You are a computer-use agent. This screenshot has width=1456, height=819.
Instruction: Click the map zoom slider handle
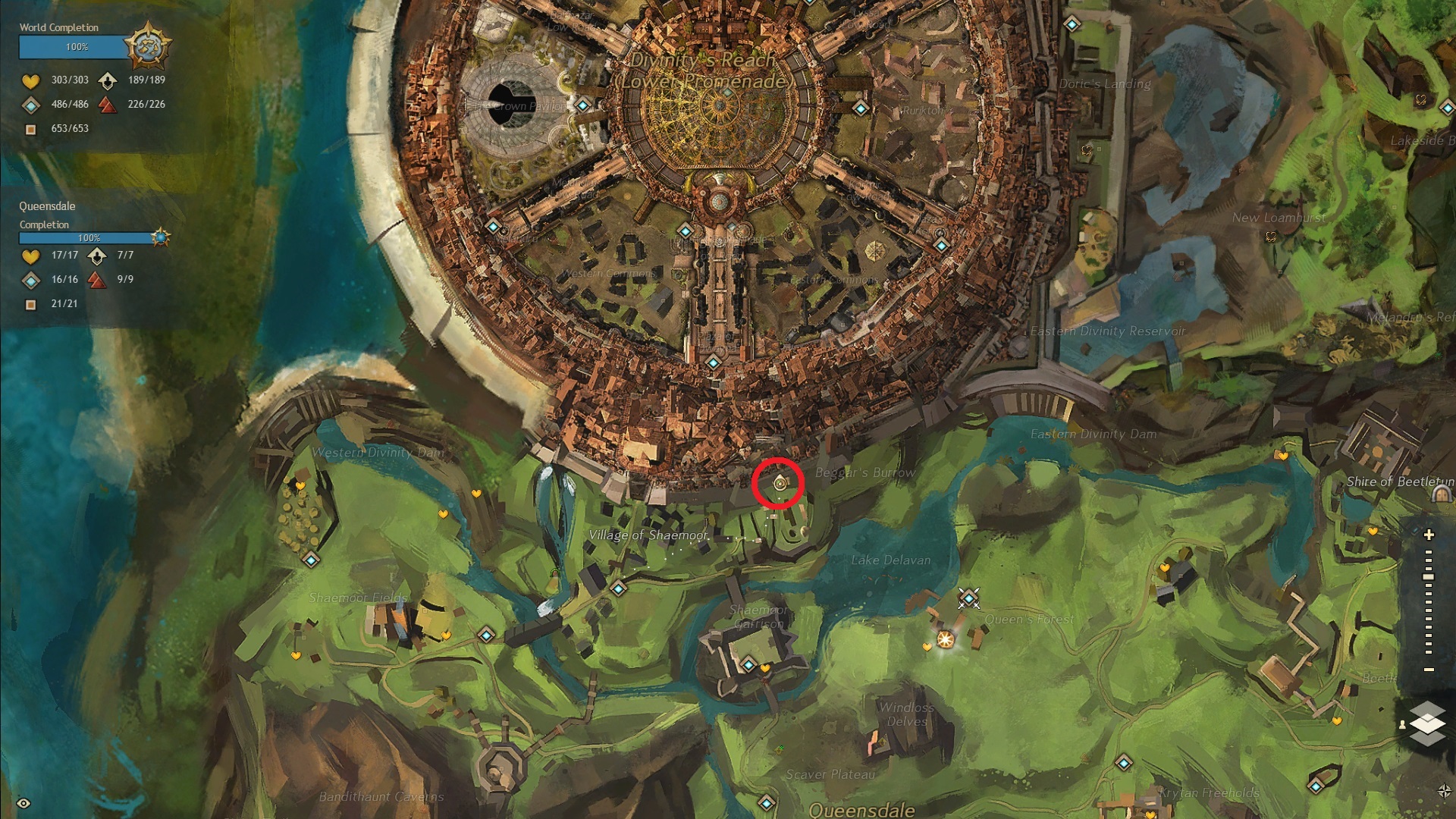pos(1429,577)
